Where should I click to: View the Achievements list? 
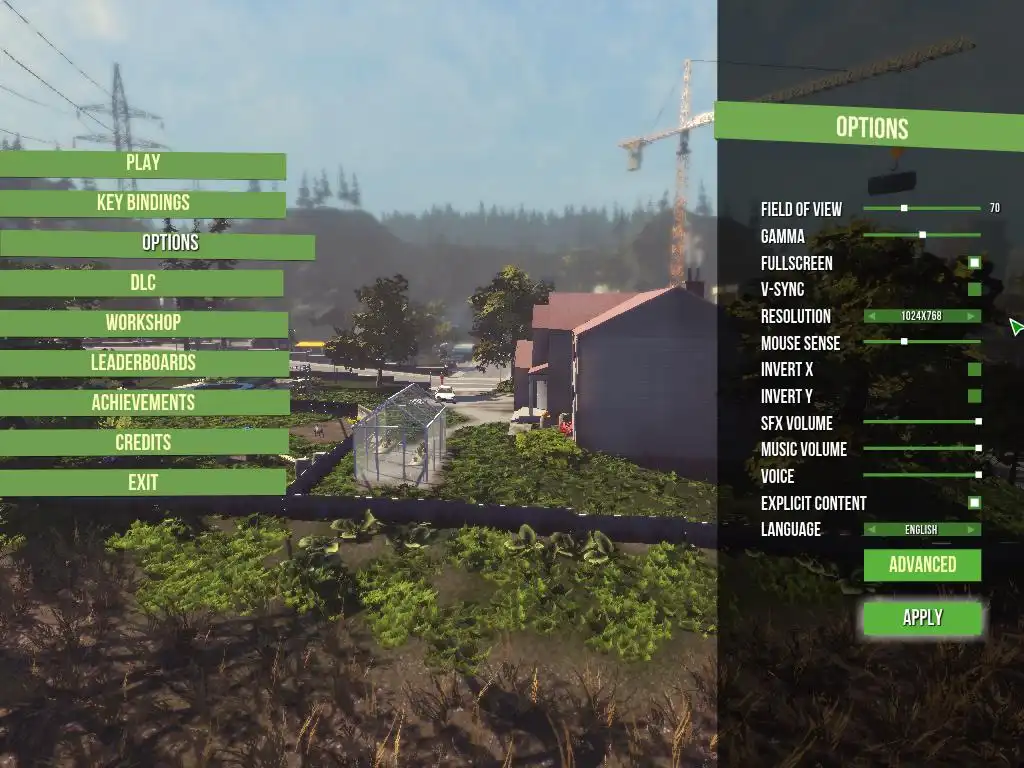coord(143,403)
